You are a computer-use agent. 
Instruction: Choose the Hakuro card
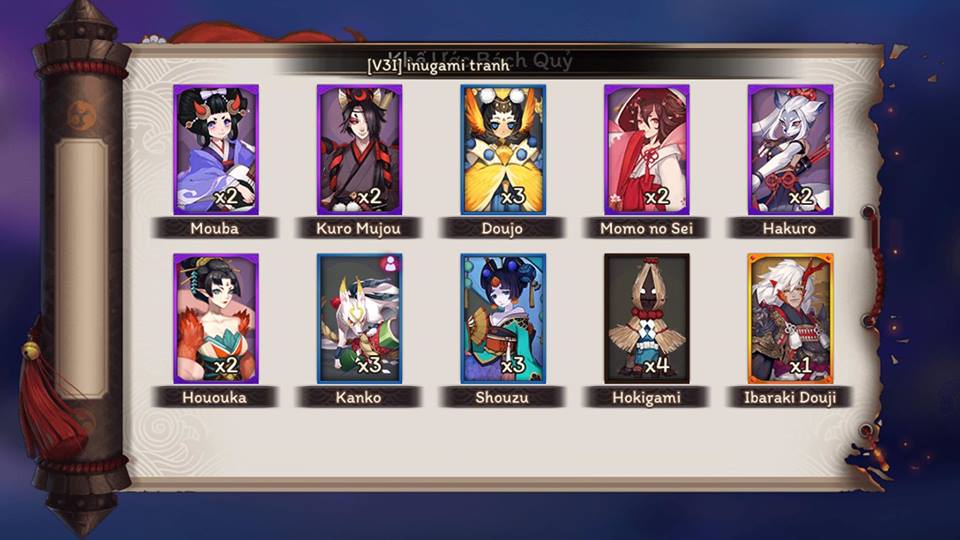[x=790, y=150]
